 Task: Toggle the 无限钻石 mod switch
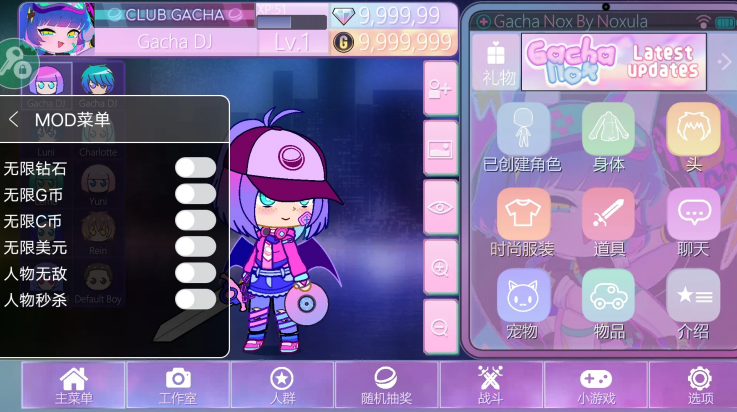195,168
